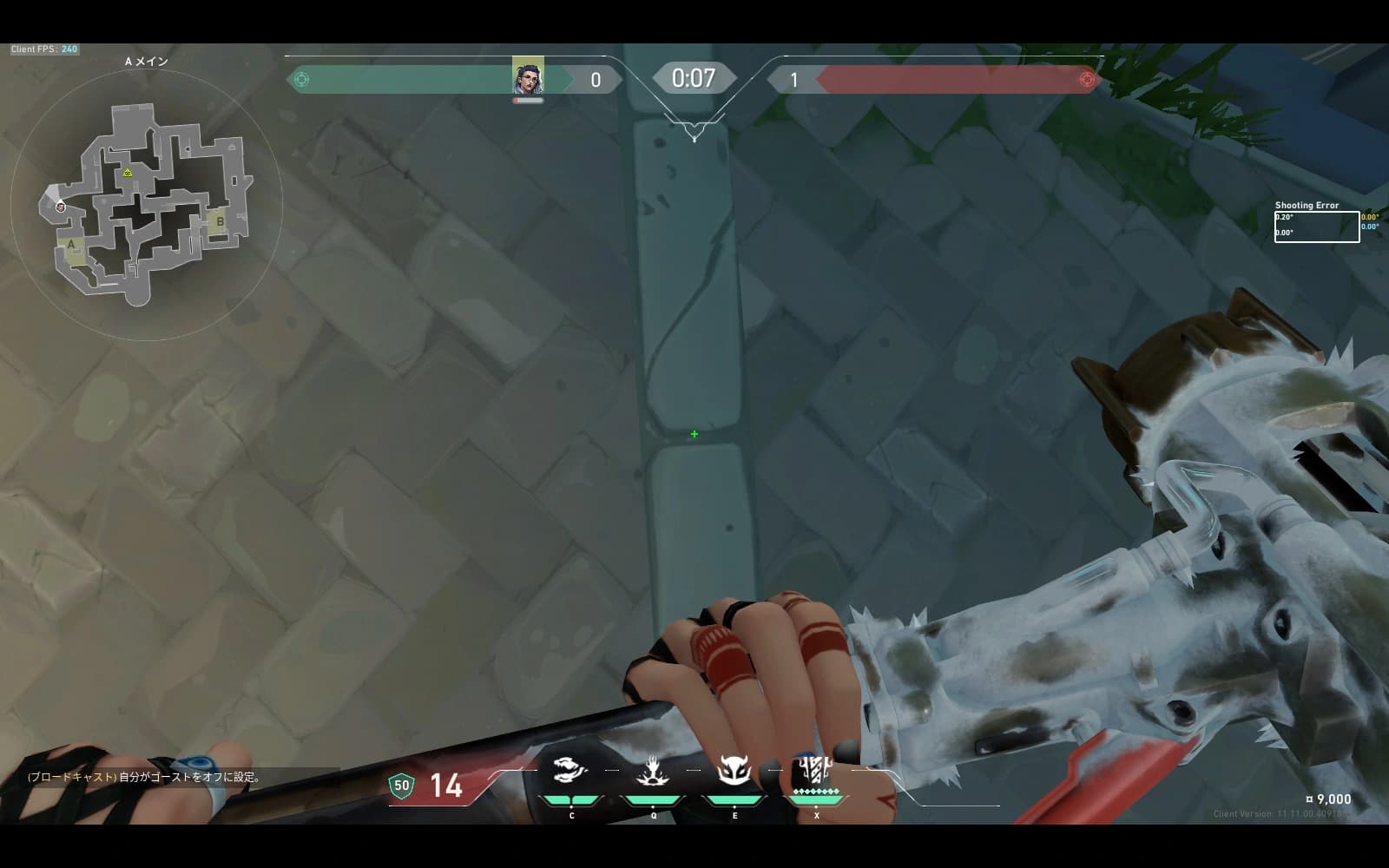The height and width of the screenshot is (868, 1389).
Task: Select the agent portrait in the top bar
Action: coord(528,76)
